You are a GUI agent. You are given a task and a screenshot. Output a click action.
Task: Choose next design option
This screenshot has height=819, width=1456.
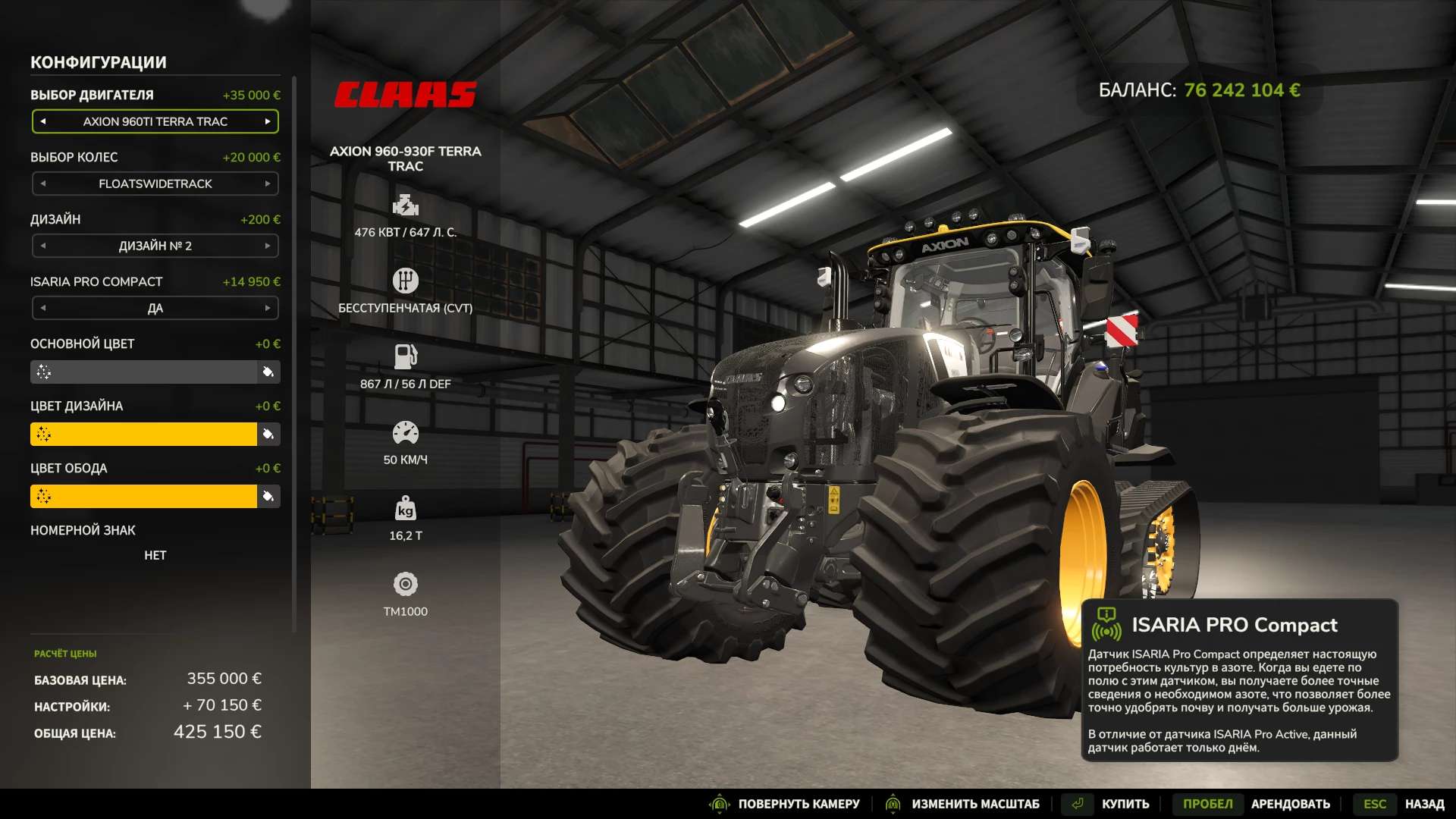pos(268,246)
